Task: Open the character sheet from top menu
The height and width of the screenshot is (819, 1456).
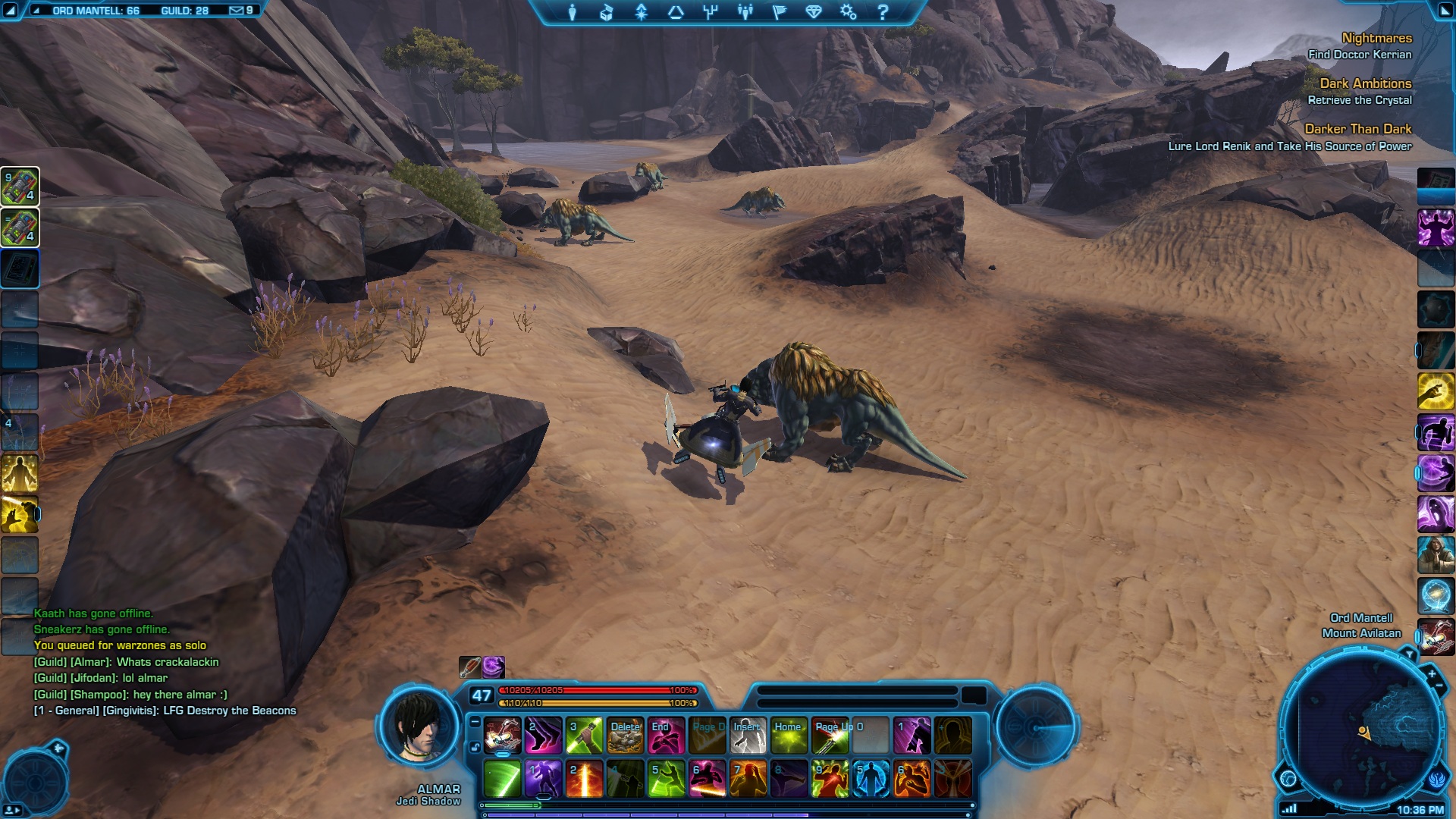Action: pyautogui.click(x=573, y=12)
